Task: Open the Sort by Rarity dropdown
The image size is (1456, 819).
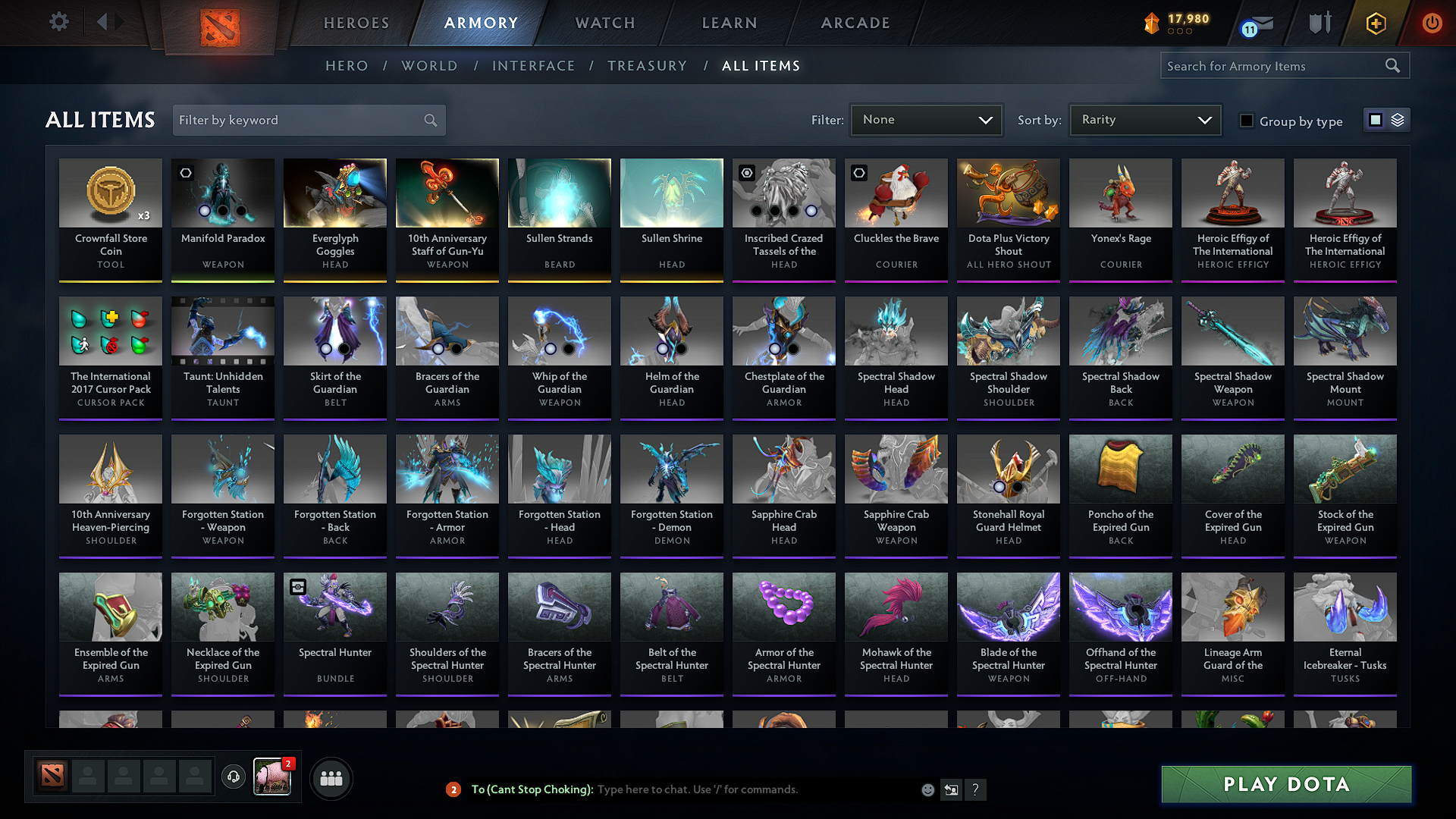Action: (x=1144, y=119)
